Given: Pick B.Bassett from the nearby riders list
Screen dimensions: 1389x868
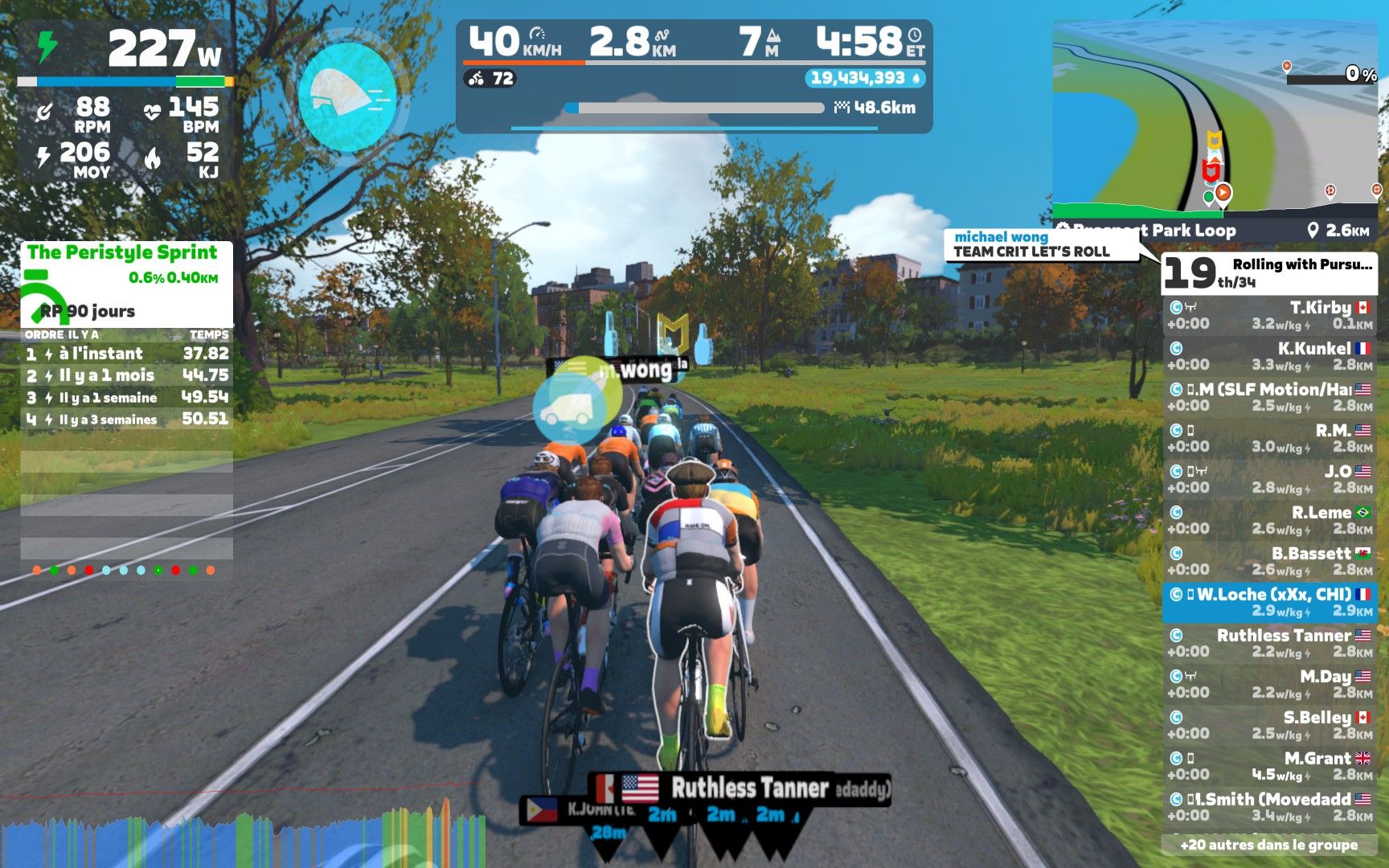Looking at the screenshot, I should pyautogui.click(x=1269, y=561).
